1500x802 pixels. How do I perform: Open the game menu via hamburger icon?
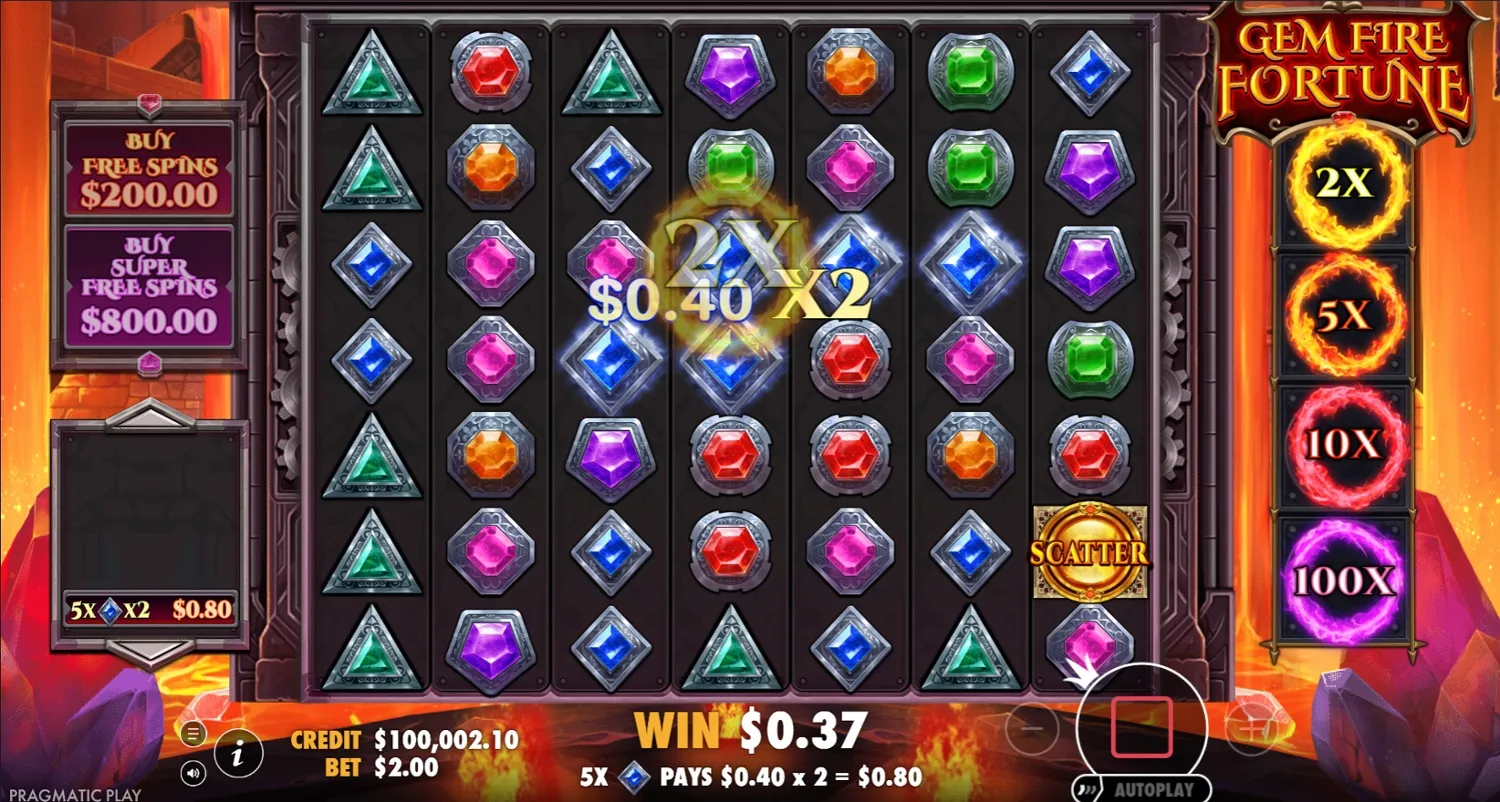[x=193, y=733]
